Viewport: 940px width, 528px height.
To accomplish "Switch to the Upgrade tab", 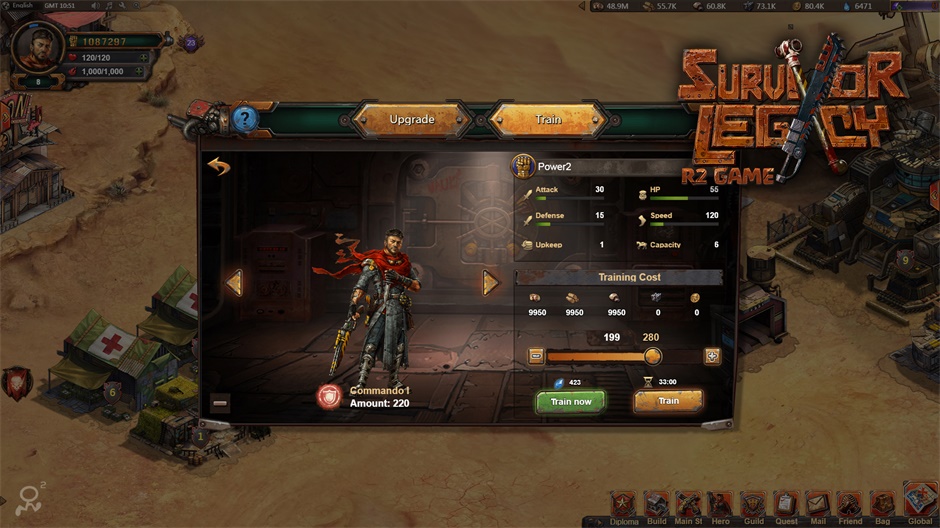I will point(412,119).
